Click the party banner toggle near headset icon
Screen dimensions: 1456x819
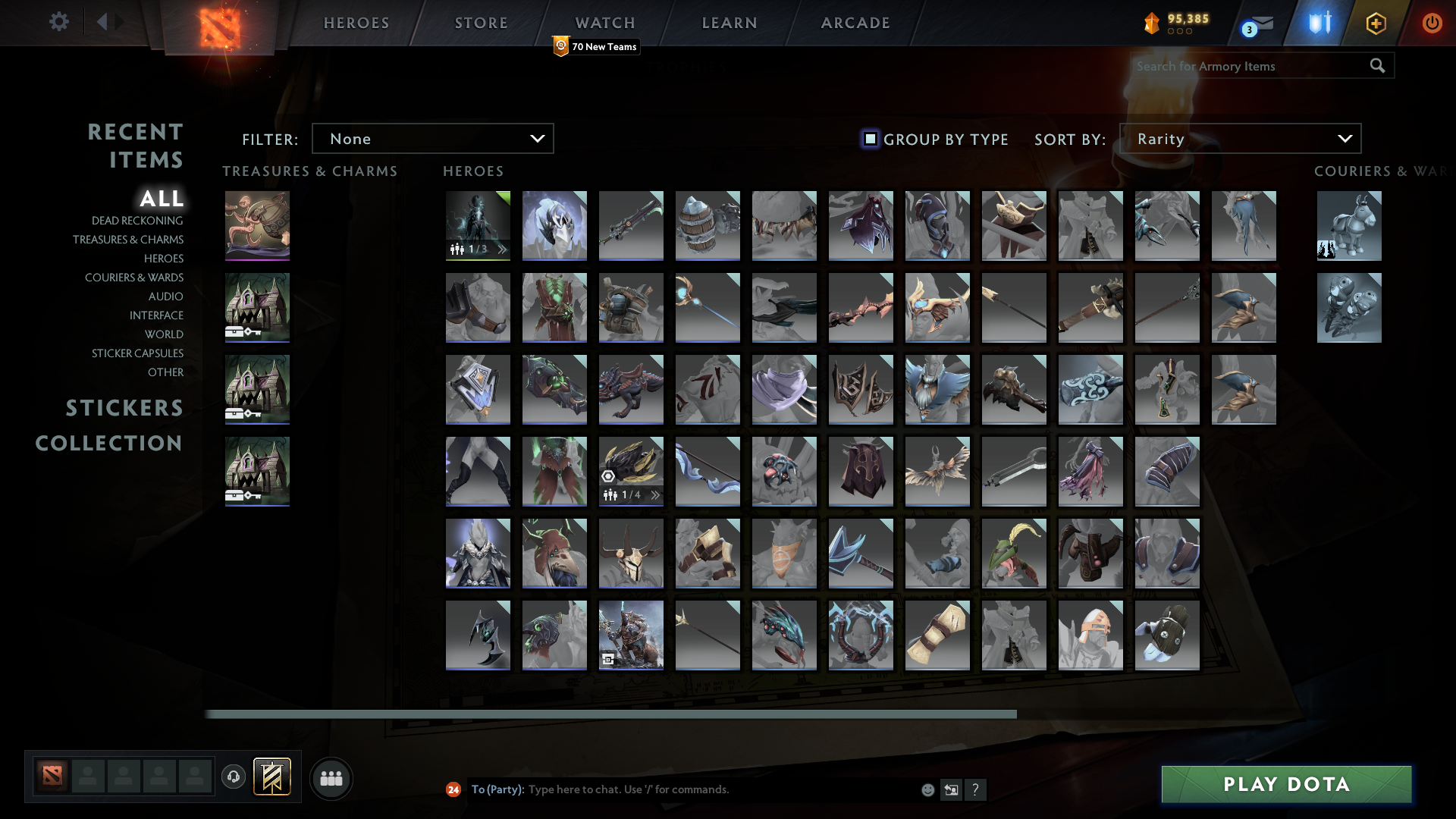point(273,777)
